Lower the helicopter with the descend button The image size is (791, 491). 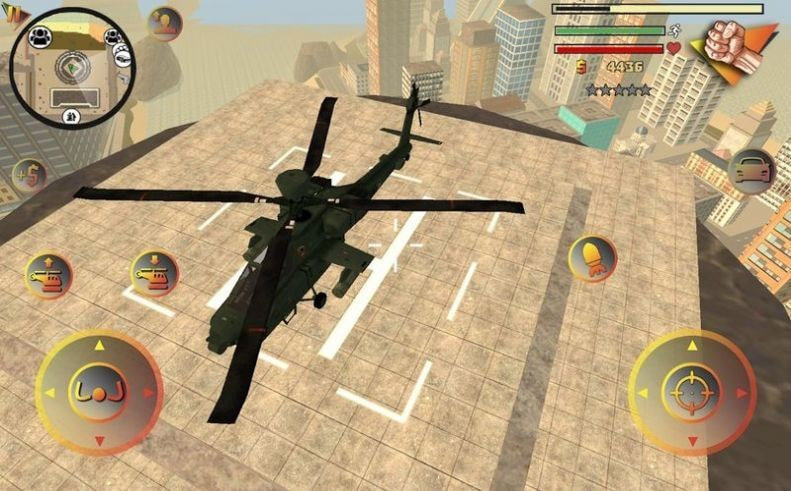coord(154,273)
